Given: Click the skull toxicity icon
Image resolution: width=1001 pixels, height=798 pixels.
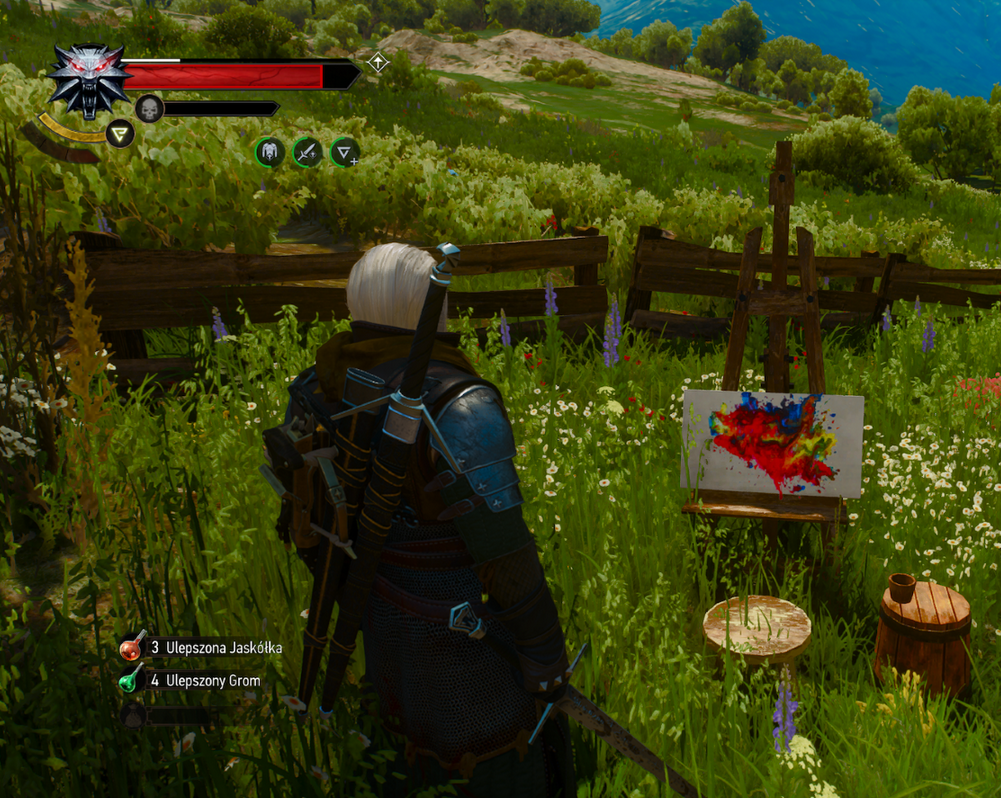Looking at the screenshot, I should tap(149, 108).
